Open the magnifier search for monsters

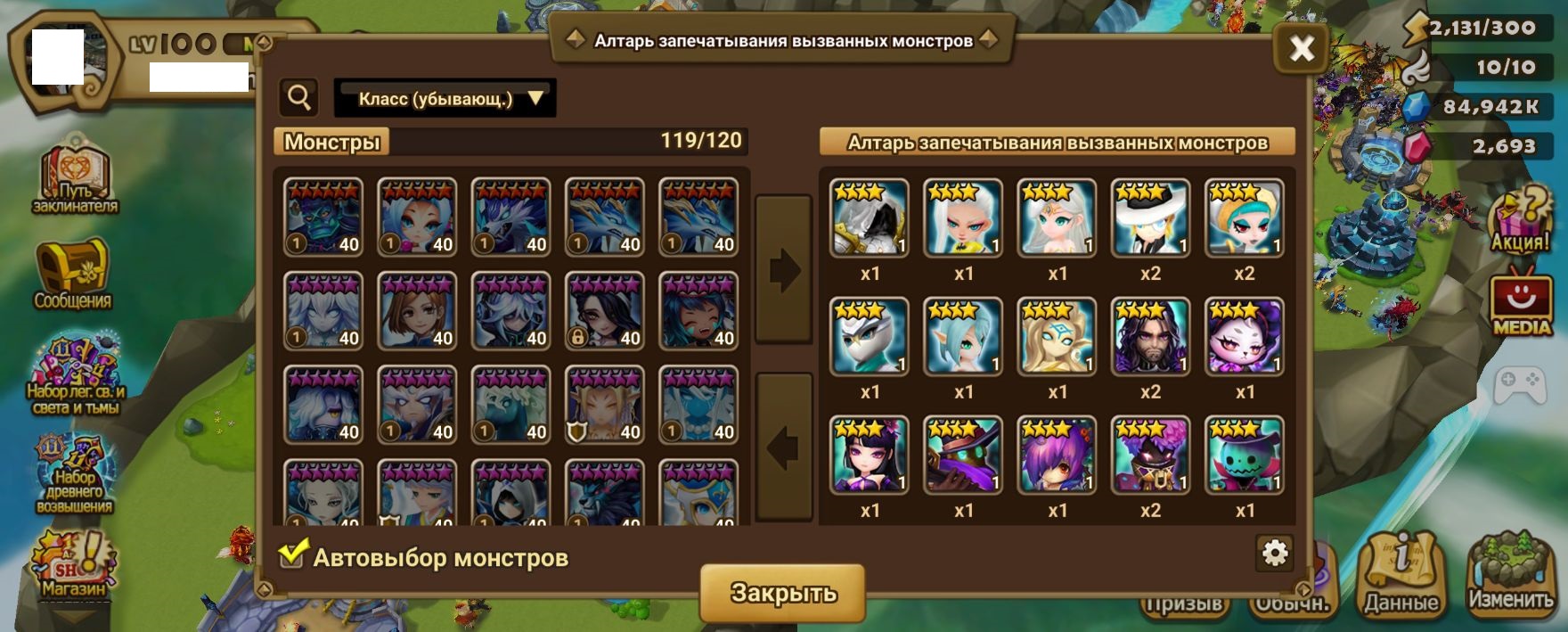point(299,97)
